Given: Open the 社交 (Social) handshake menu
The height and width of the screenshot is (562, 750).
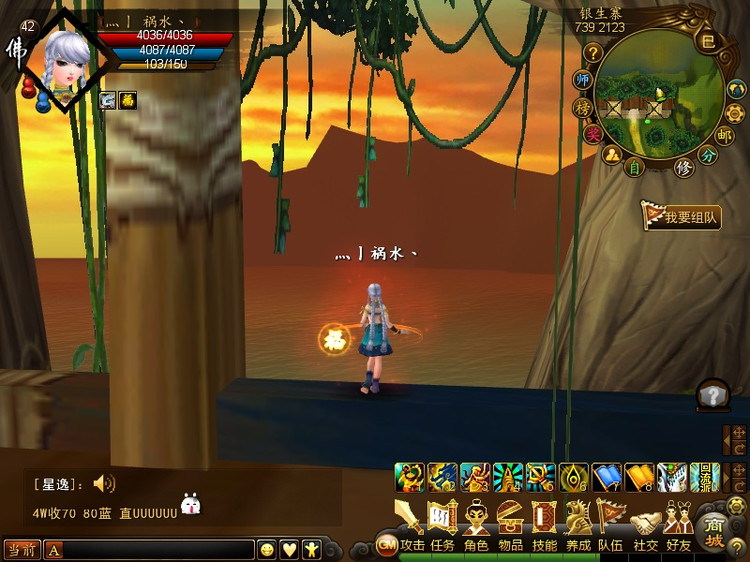Looking at the screenshot, I should click(645, 523).
